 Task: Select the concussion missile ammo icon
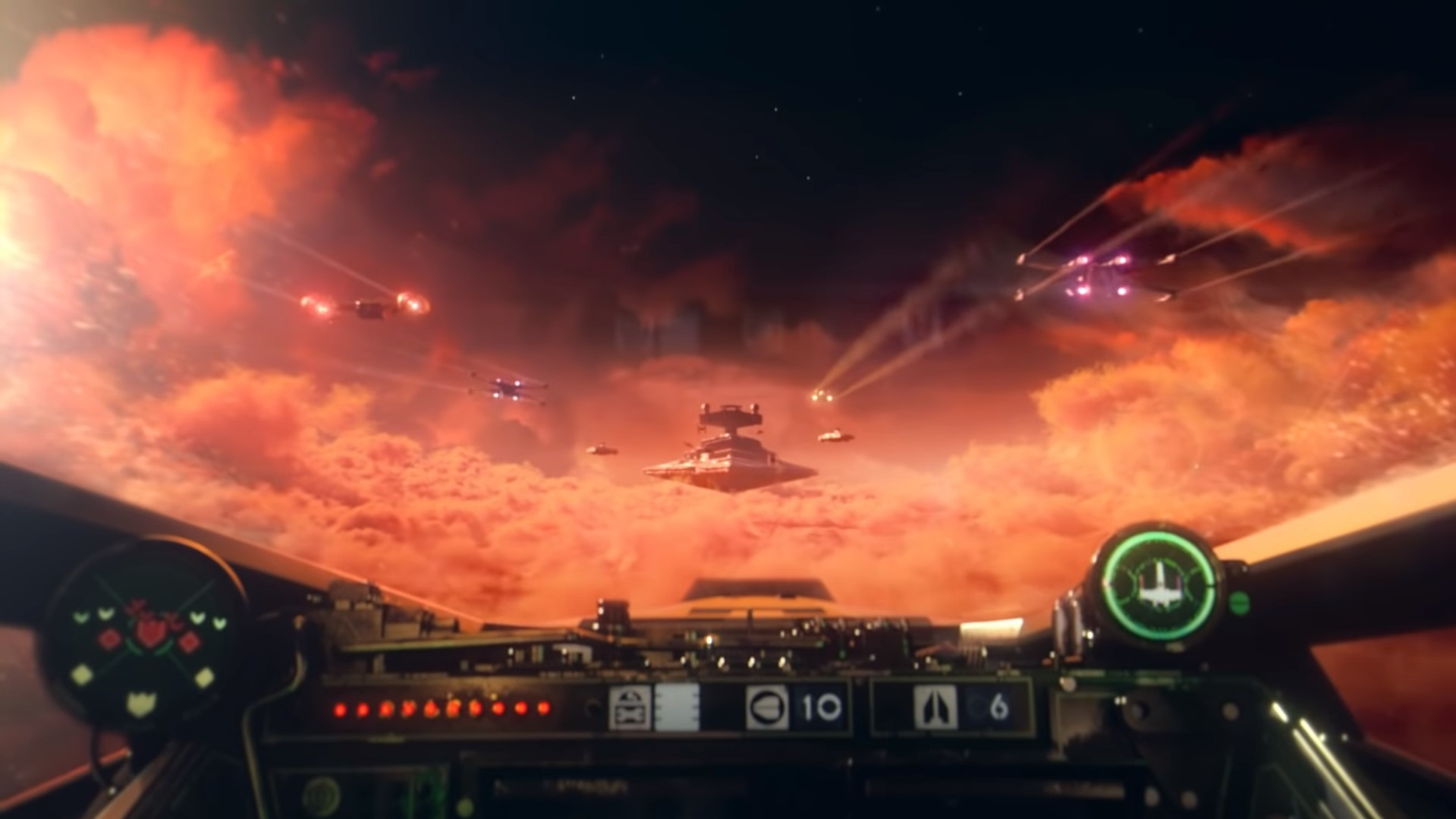point(766,705)
